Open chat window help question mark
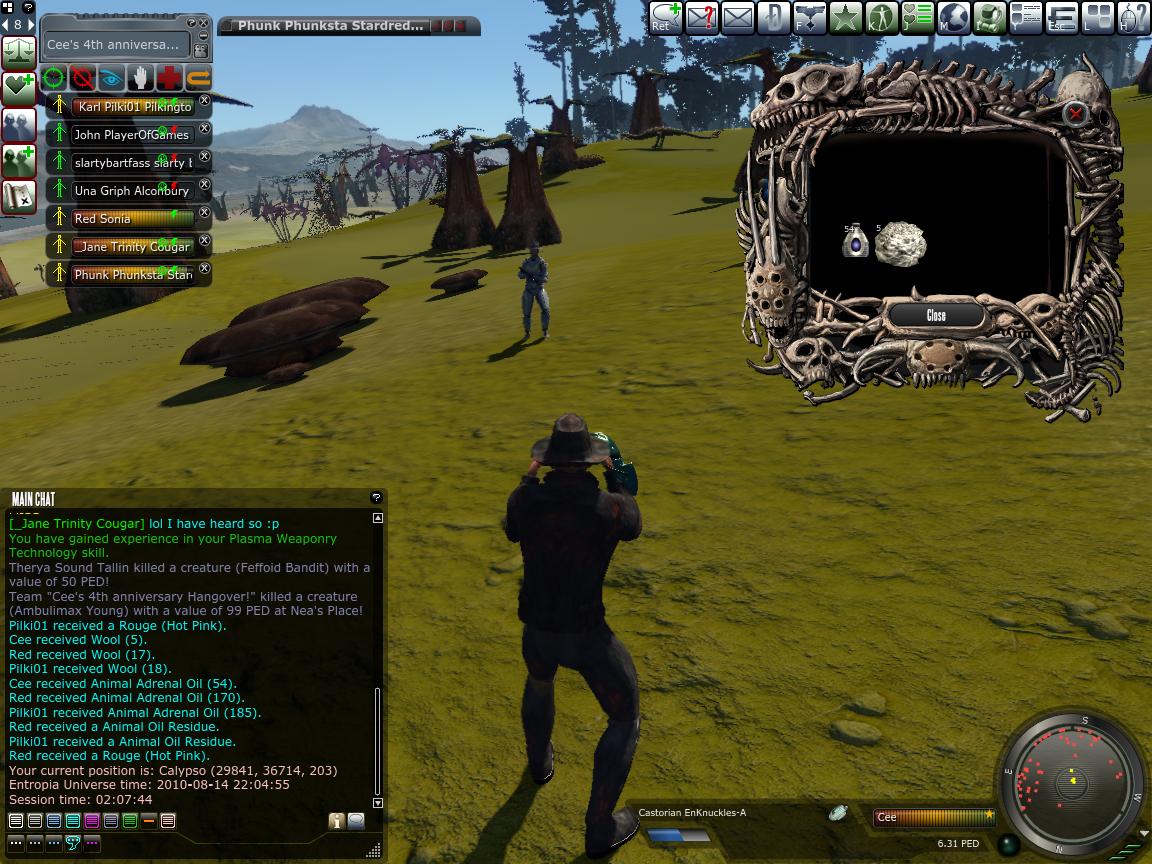This screenshot has height=864, width=1152. 376,497
